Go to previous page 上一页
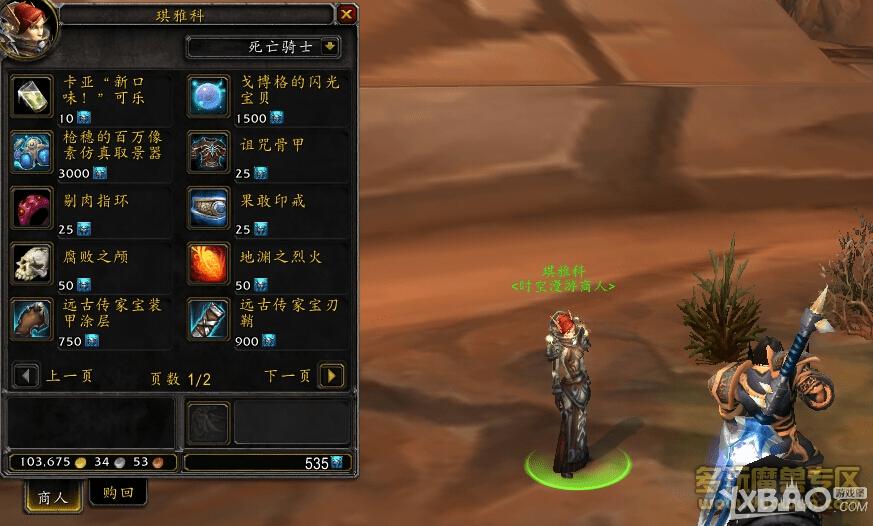 coord(25,376)
